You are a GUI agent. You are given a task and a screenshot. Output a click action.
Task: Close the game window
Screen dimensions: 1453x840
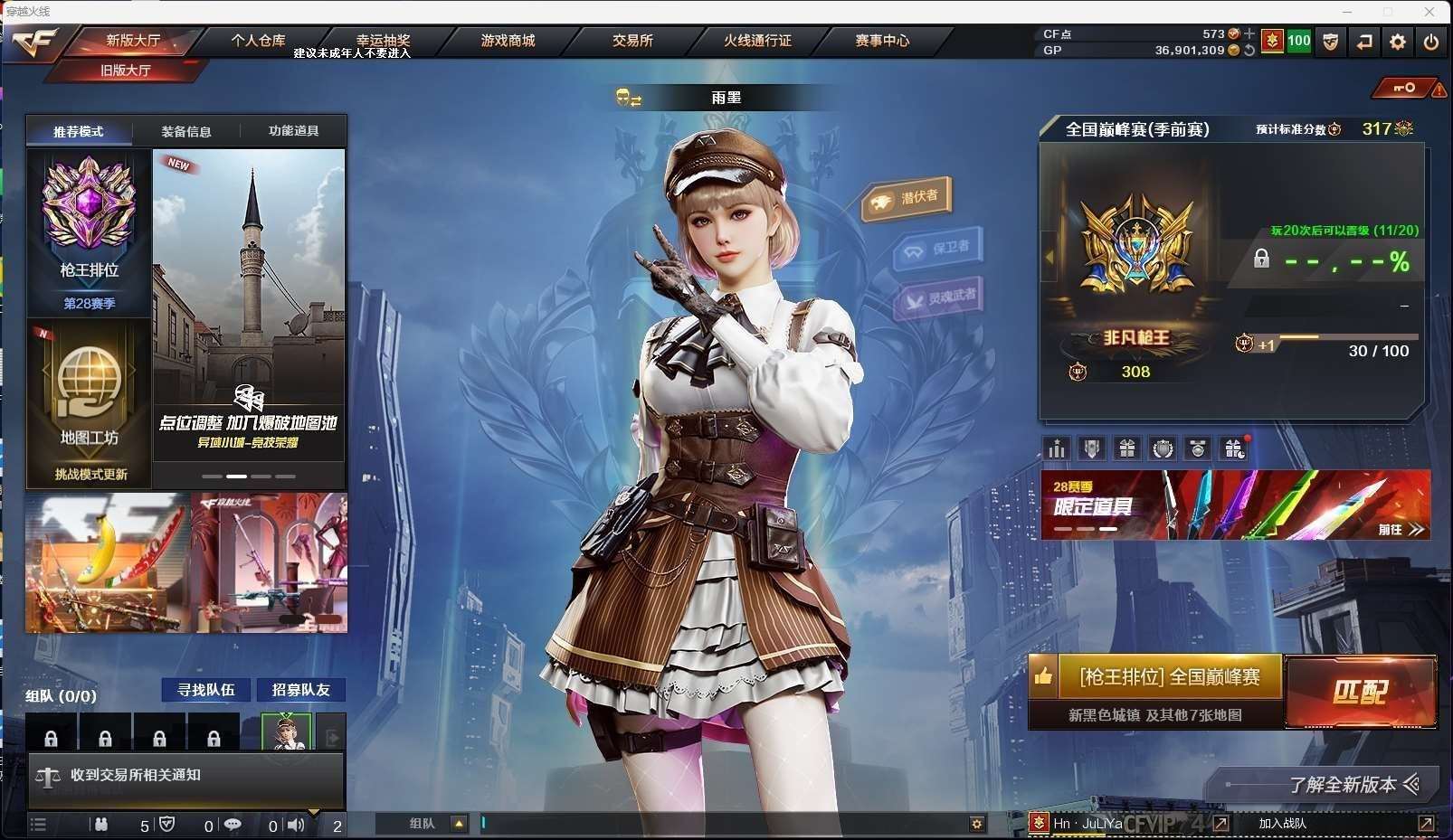click(x=1429, y=12)
